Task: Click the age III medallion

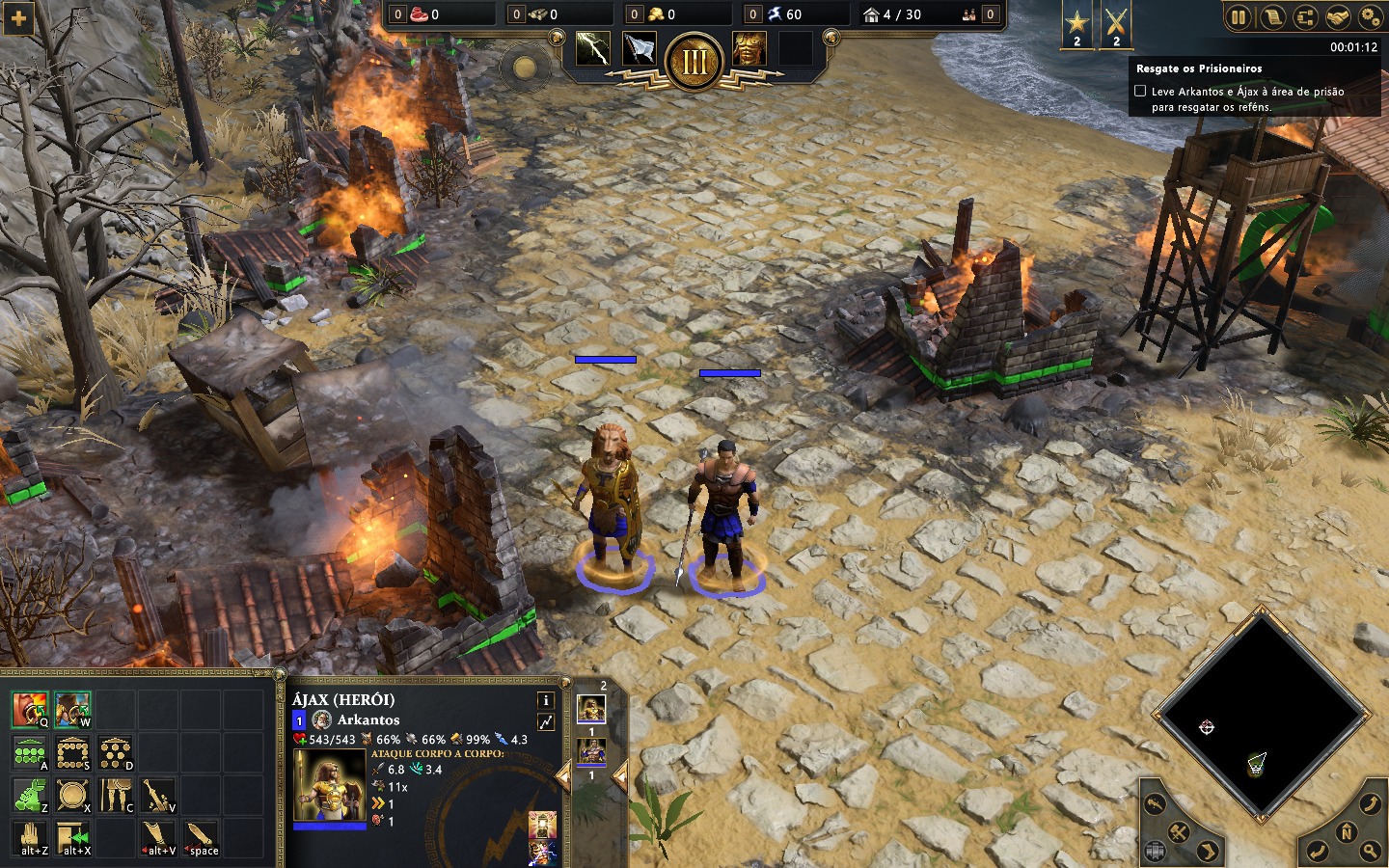Action: tap(694, 61)
